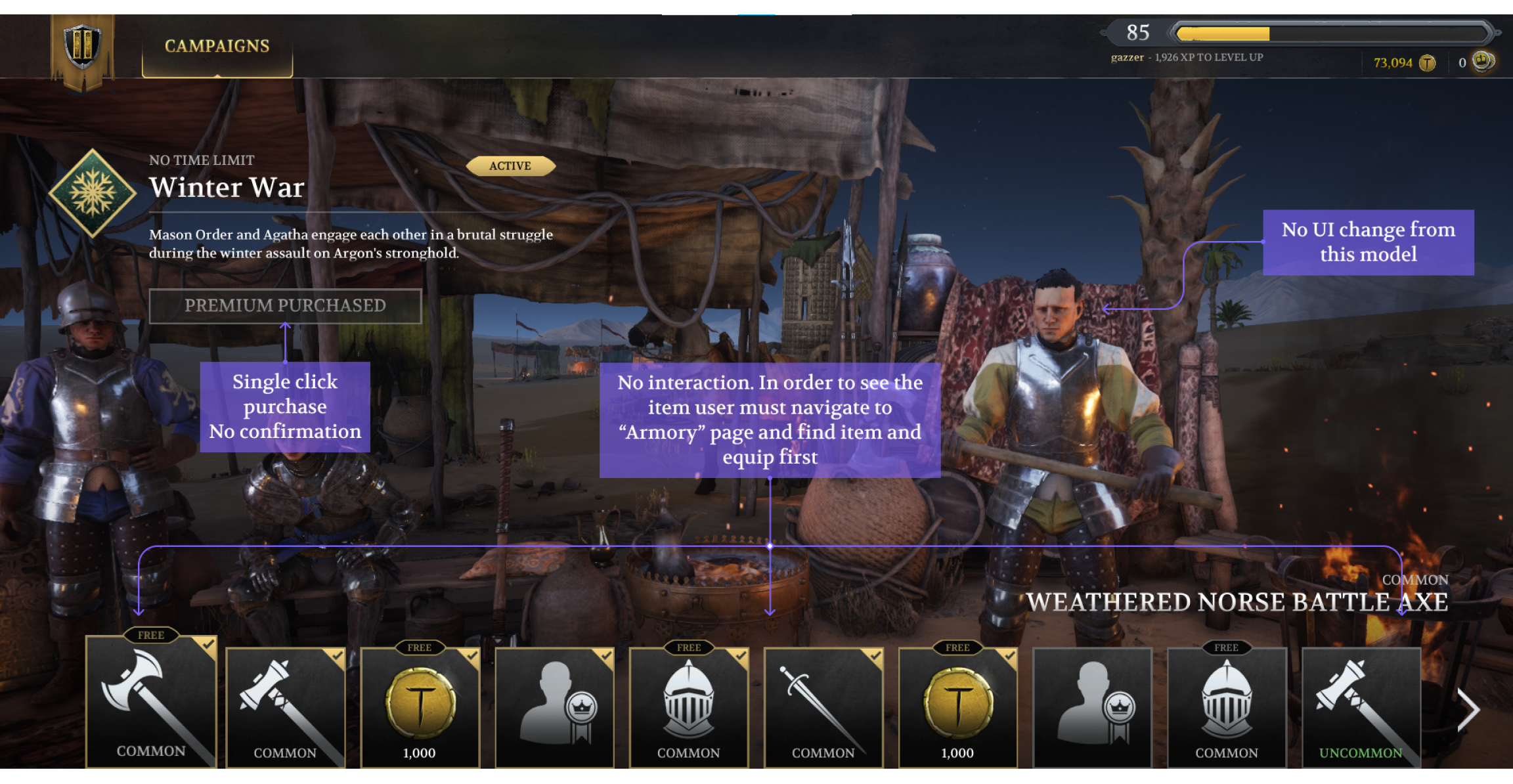
Task: Switch to the Campaigns tab
Action: pyautogui.click(x=217, y=46)
